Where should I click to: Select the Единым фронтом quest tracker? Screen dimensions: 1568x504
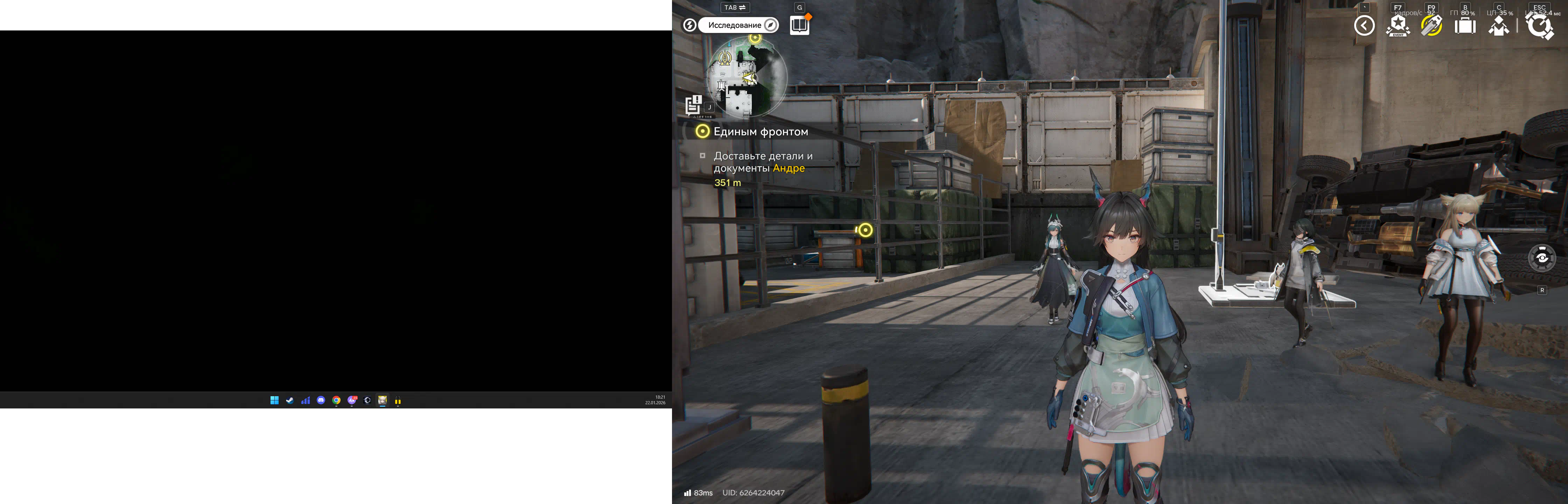click(x=760, y=132)
